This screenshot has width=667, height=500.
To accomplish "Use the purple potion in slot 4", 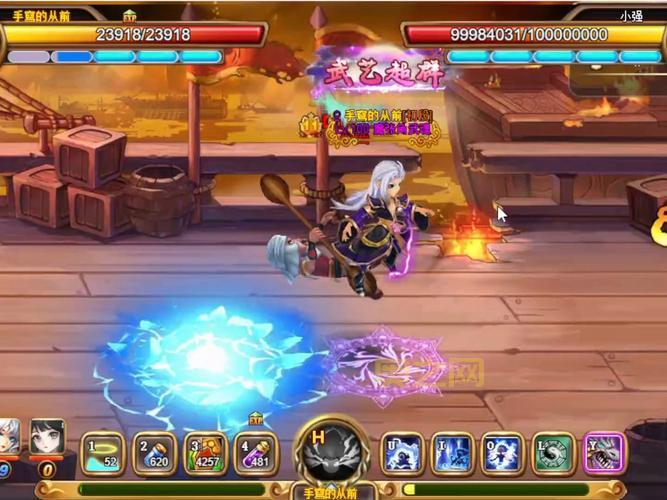I will (256, 453).
